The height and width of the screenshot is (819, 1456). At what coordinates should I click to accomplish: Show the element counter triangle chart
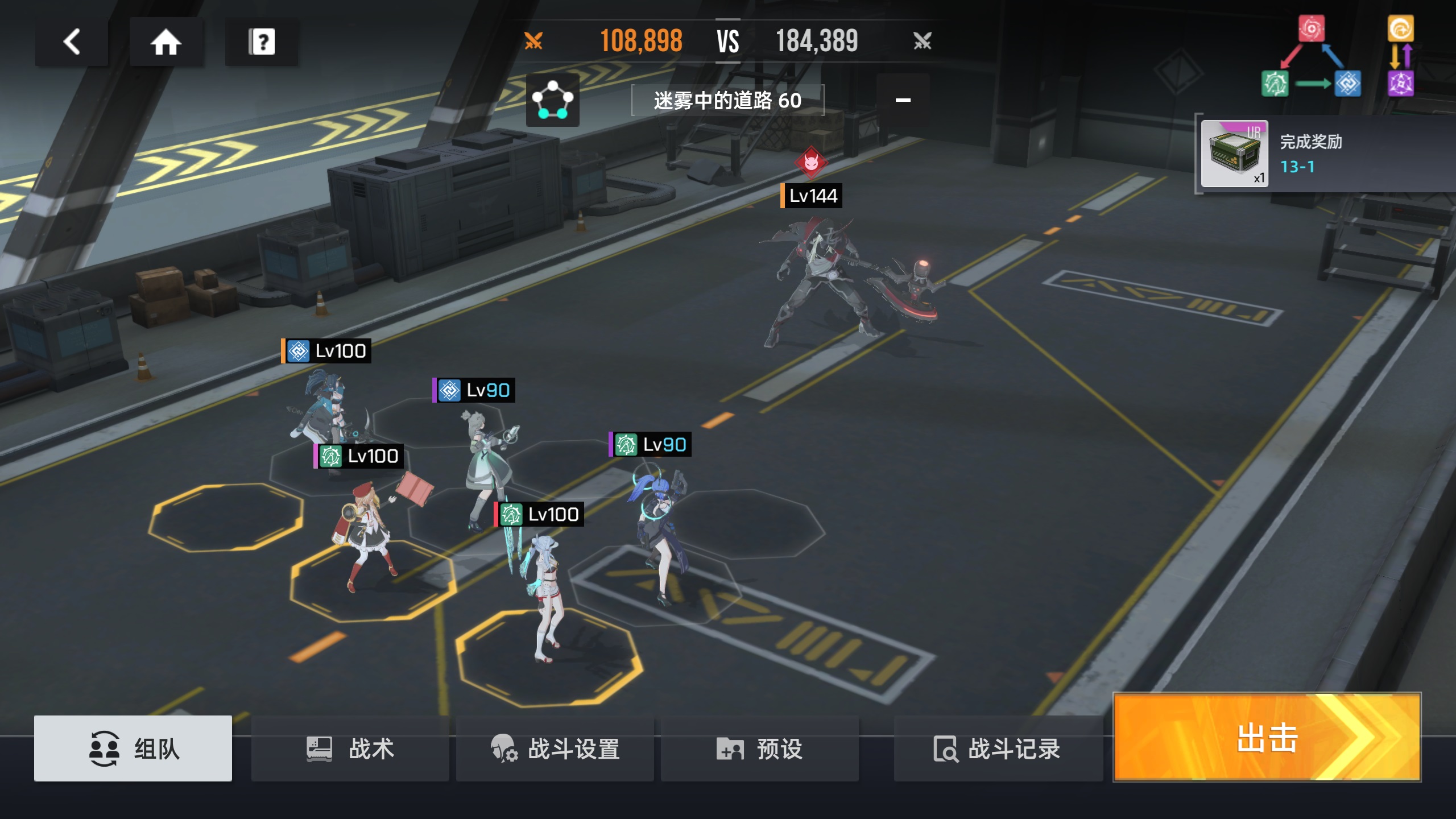[1311, 57]
